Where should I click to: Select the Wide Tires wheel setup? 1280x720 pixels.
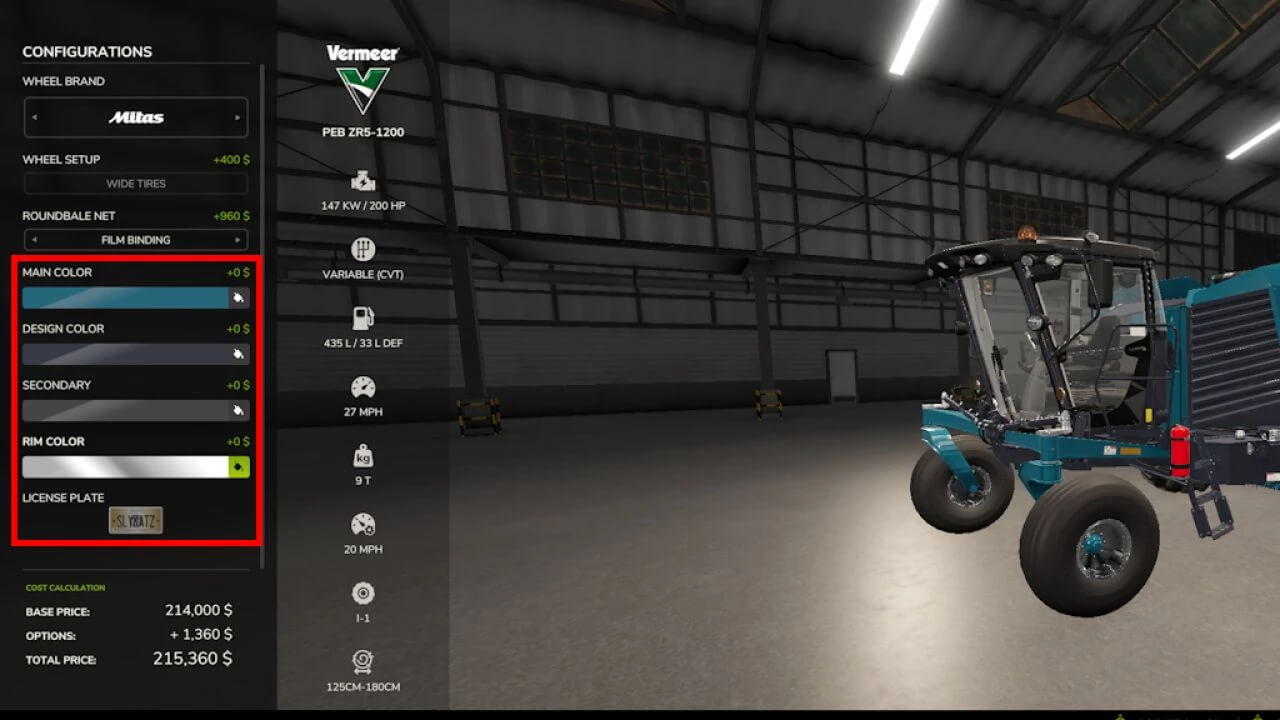click(x=136, y=184)
